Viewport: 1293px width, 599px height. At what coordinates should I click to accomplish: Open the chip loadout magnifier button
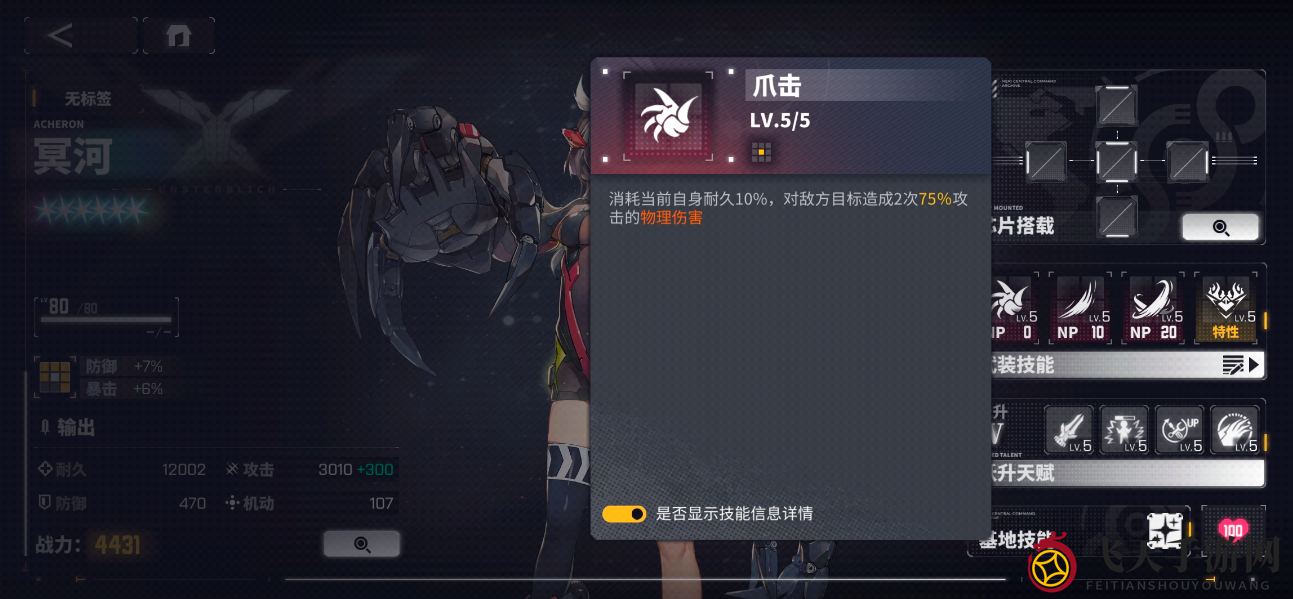[1220, 227]
